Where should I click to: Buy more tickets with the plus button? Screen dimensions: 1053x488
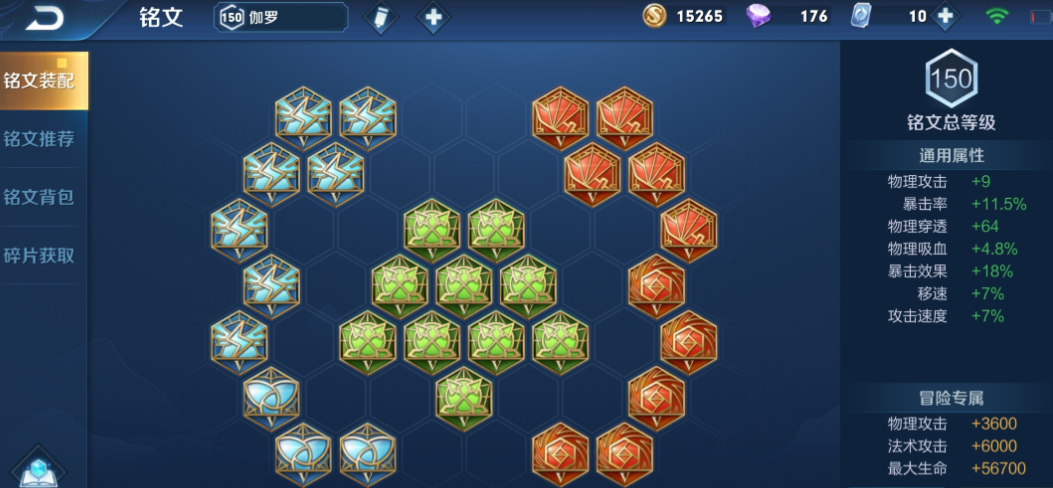click(x=944, y=17)
